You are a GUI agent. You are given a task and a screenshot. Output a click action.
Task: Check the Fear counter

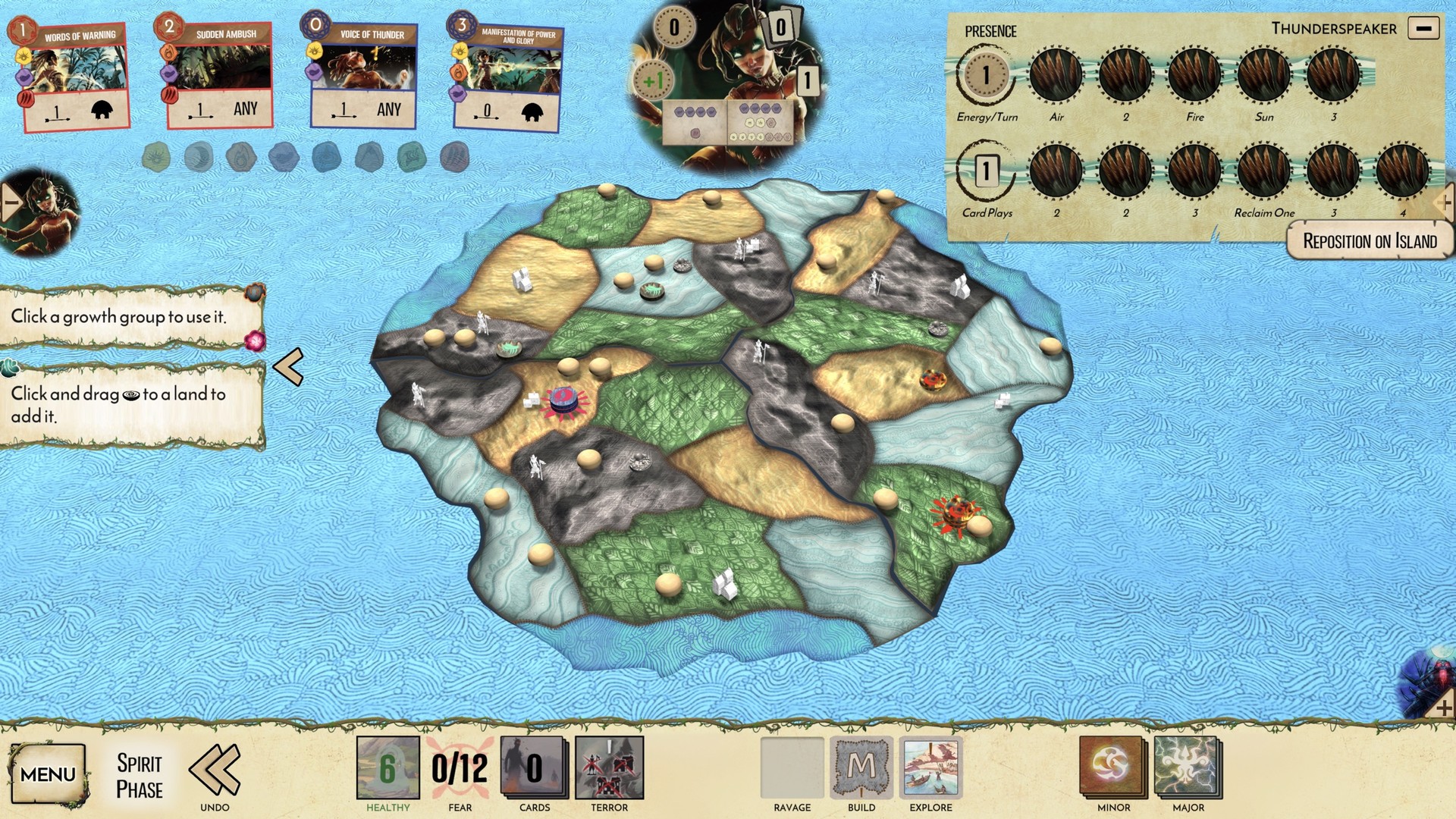pos(458,768)
